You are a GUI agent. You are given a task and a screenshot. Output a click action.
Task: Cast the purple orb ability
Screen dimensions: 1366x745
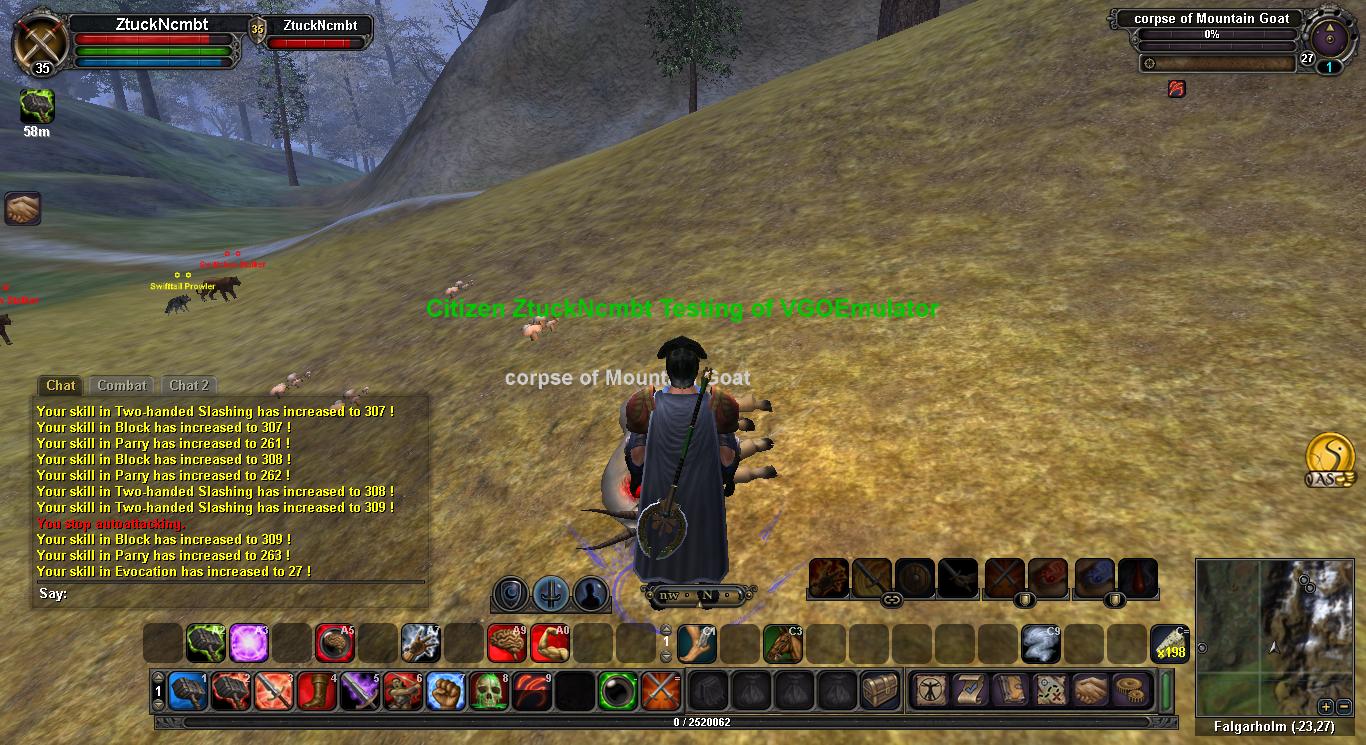(x=248, y=643)
